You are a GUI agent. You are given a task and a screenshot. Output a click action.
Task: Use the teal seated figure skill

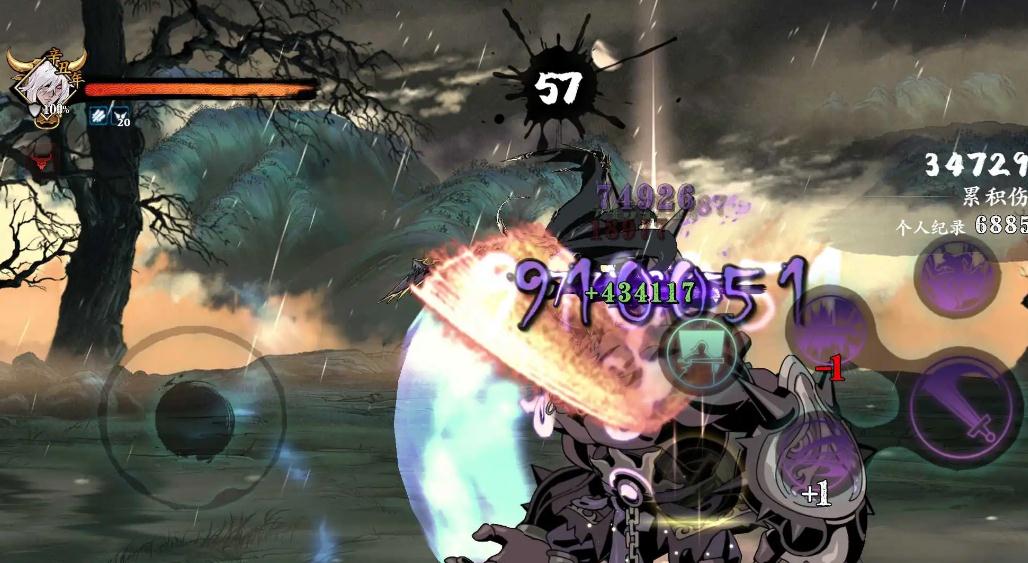coord(703,353)
